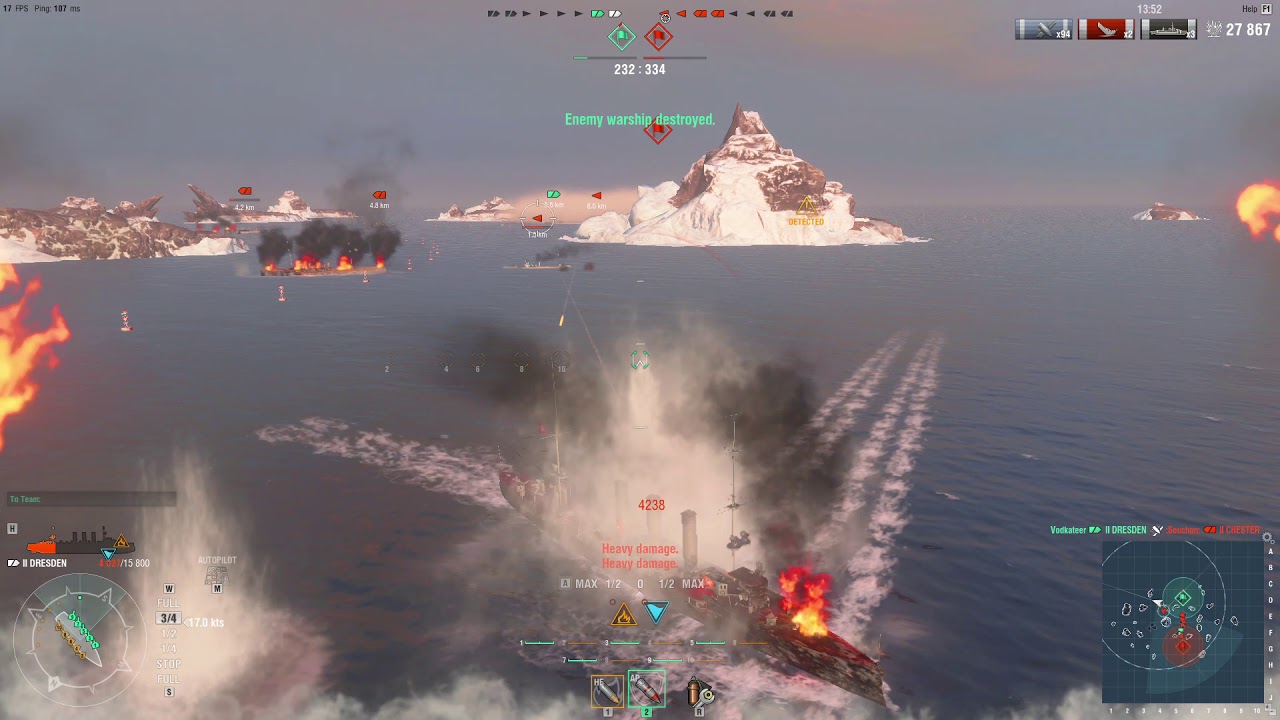
Task: Set engine speed to 1/2
Action: (169, 634)
